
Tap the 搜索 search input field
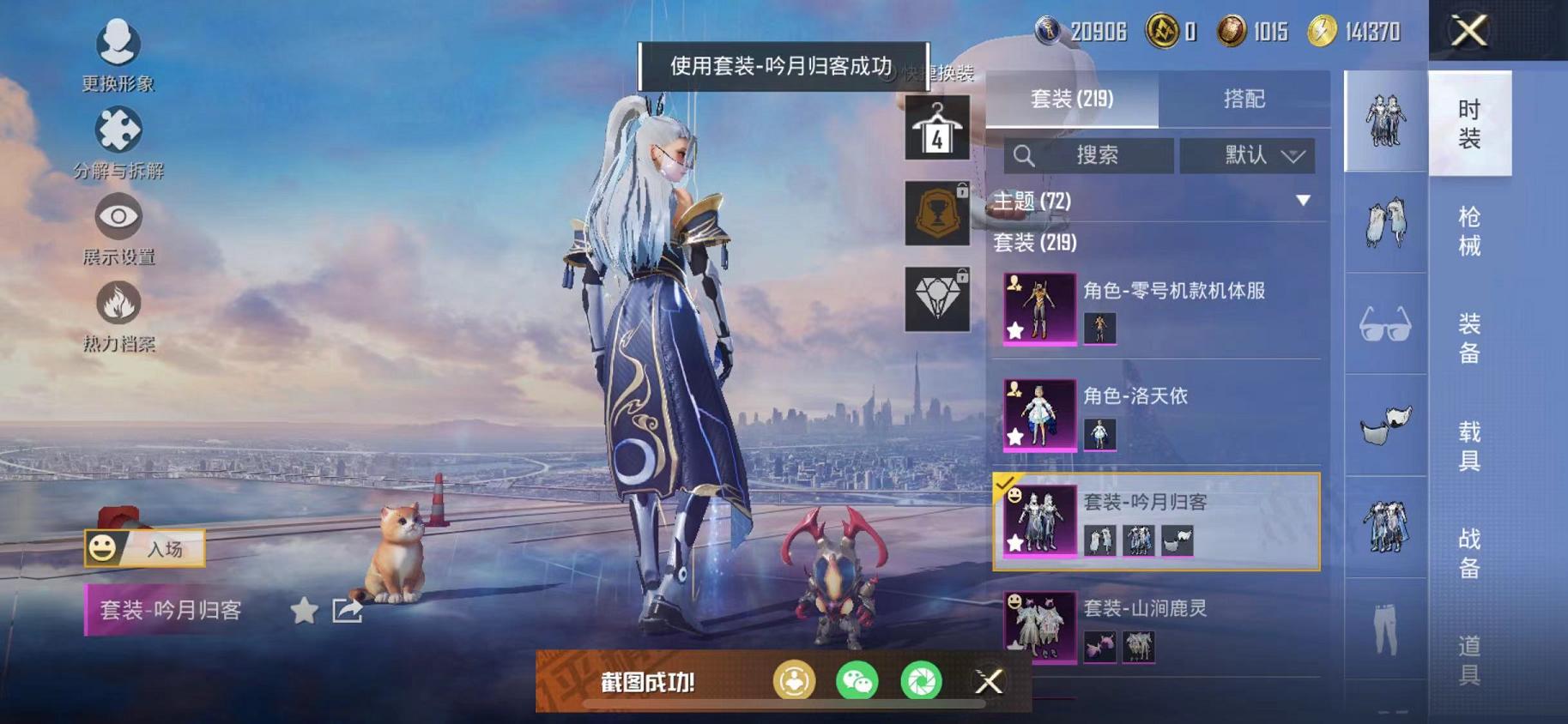[x=1087, y=155]
